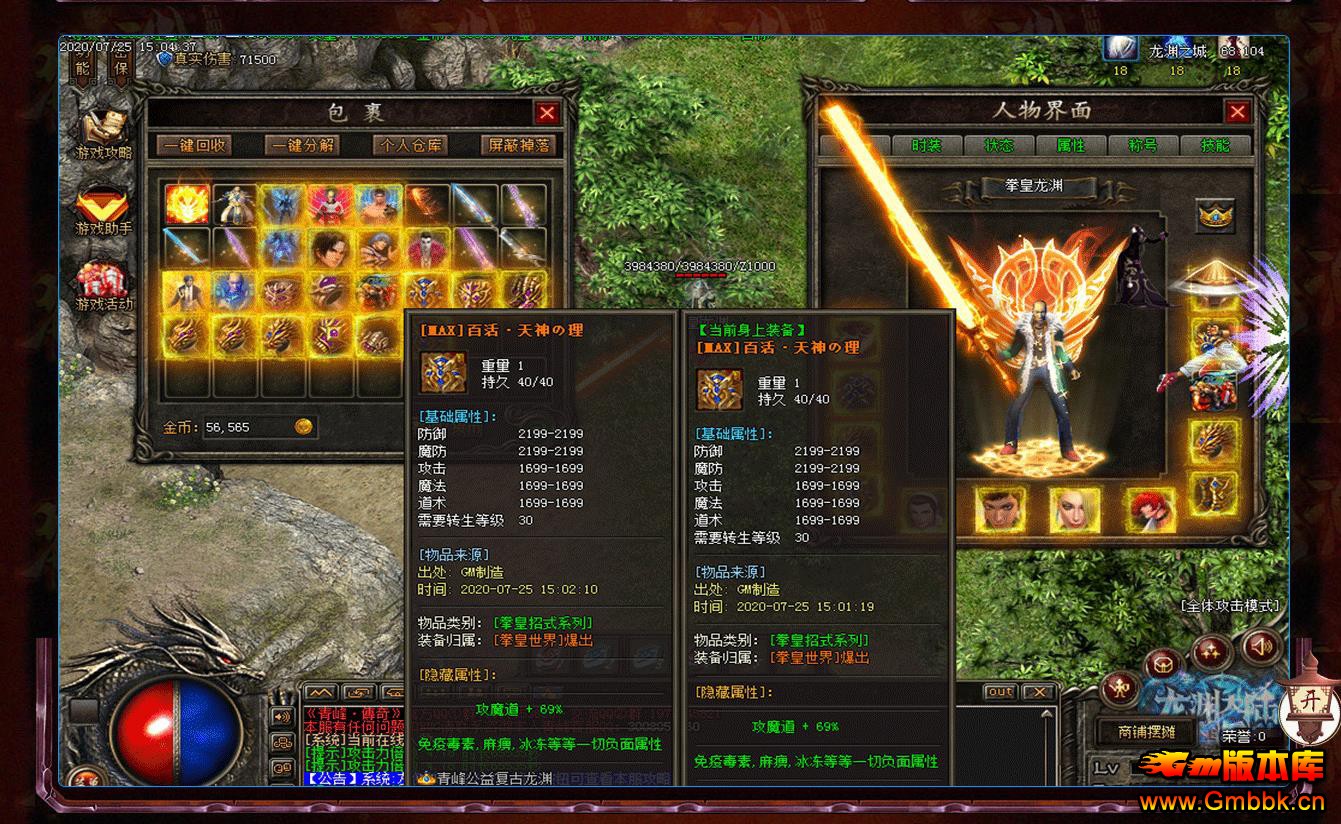Switch to the 时装 costume tab
This screenshot has height=824, width=1341.
(x=926, y=145)
